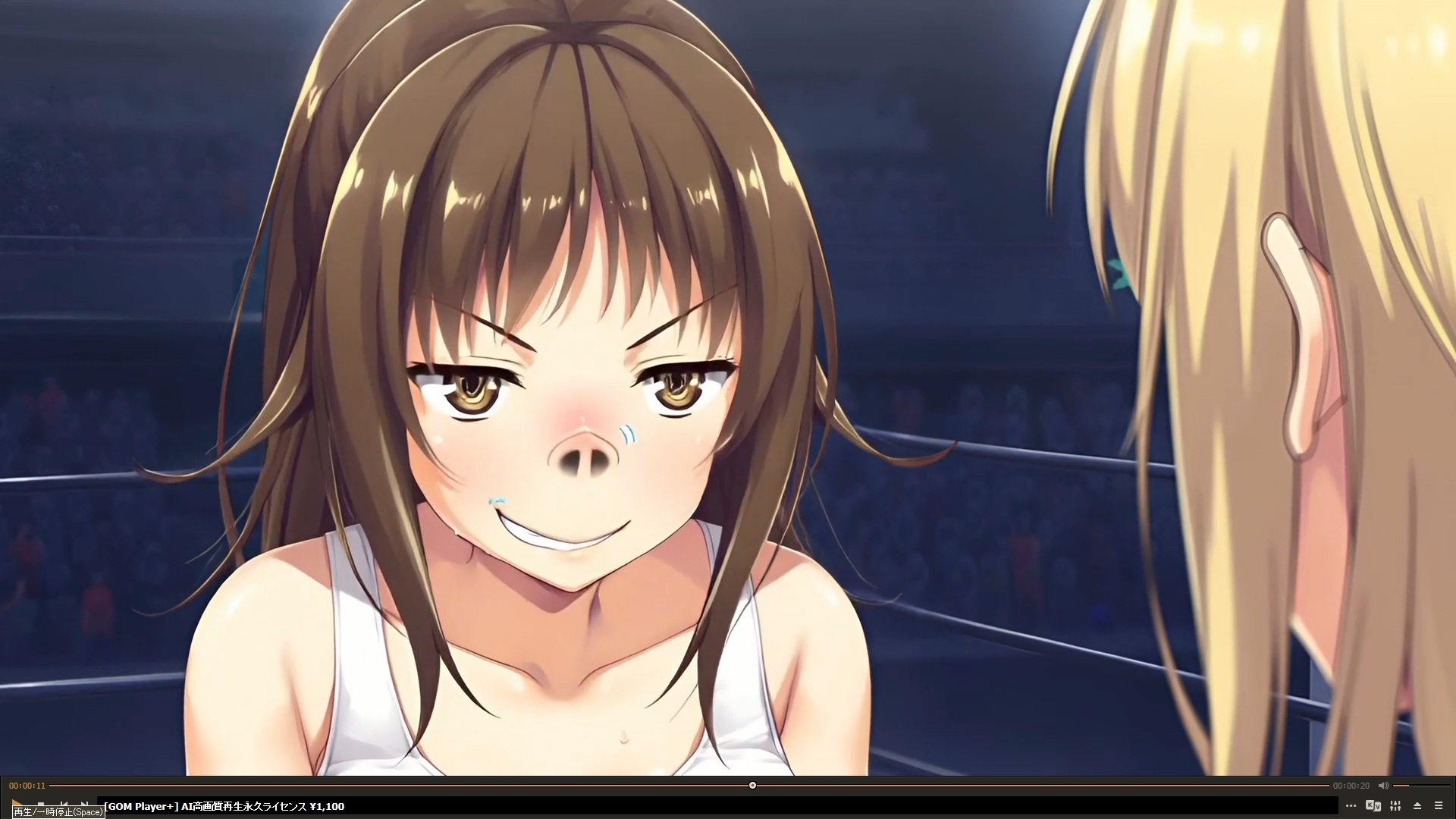
Task: Click the video area to toggle pause
Action: (728, 379)
